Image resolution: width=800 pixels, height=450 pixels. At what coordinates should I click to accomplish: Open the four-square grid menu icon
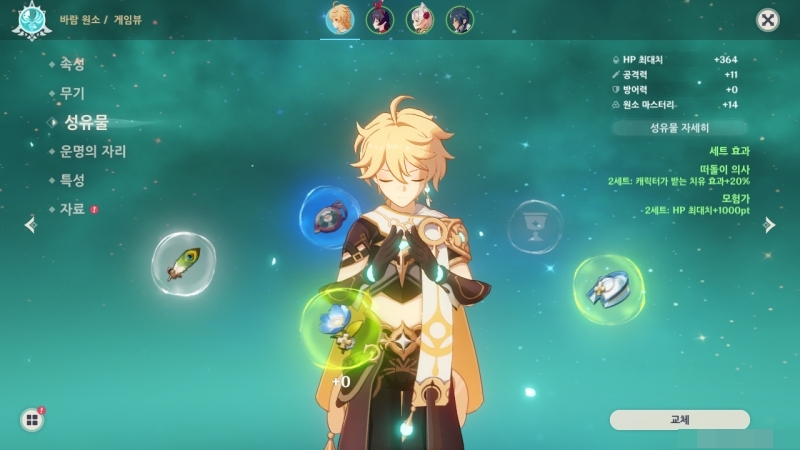pos(32,420)
